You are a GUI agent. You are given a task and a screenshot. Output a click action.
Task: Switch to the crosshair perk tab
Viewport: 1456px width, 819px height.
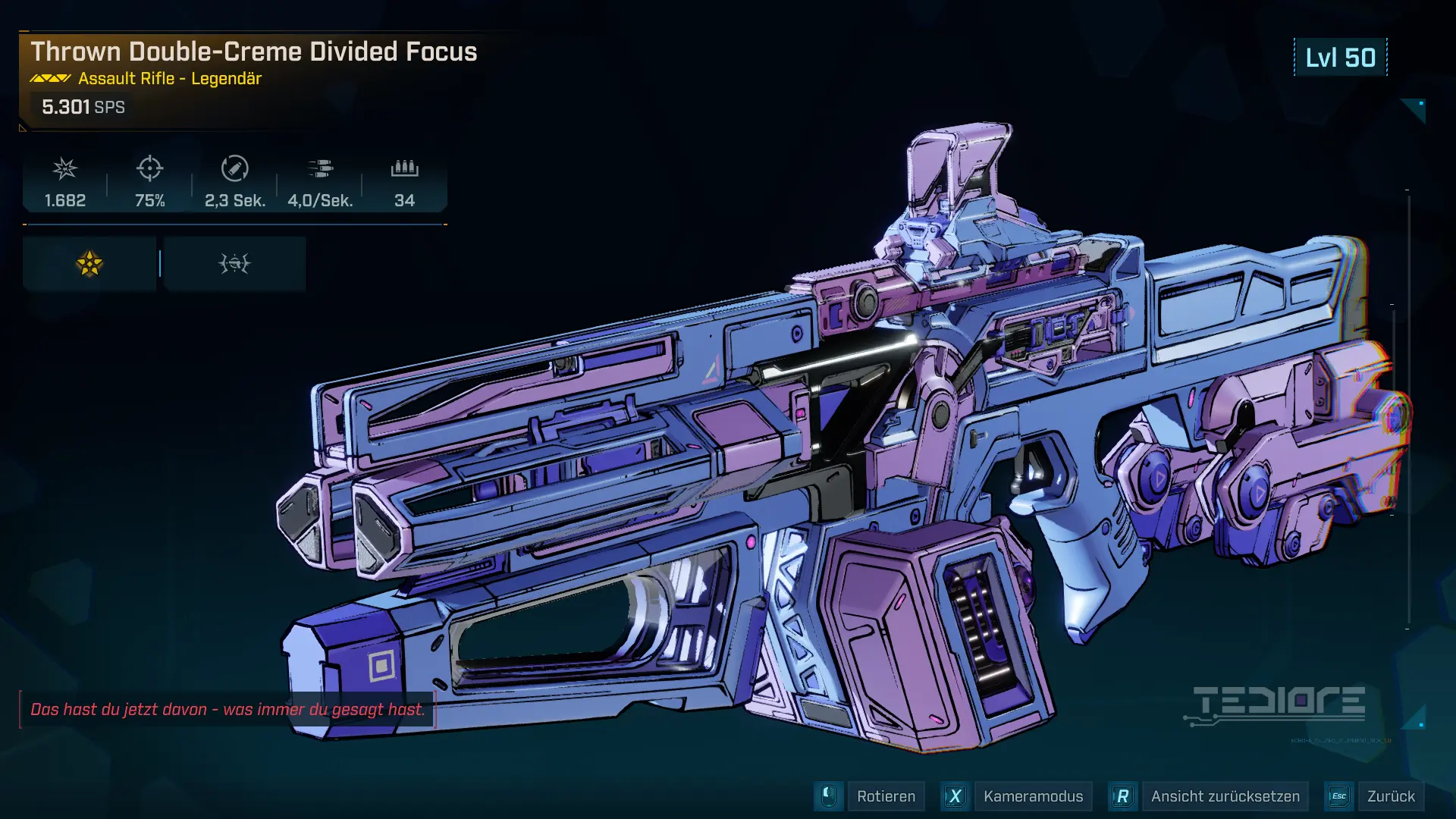(x=234, y=264)
